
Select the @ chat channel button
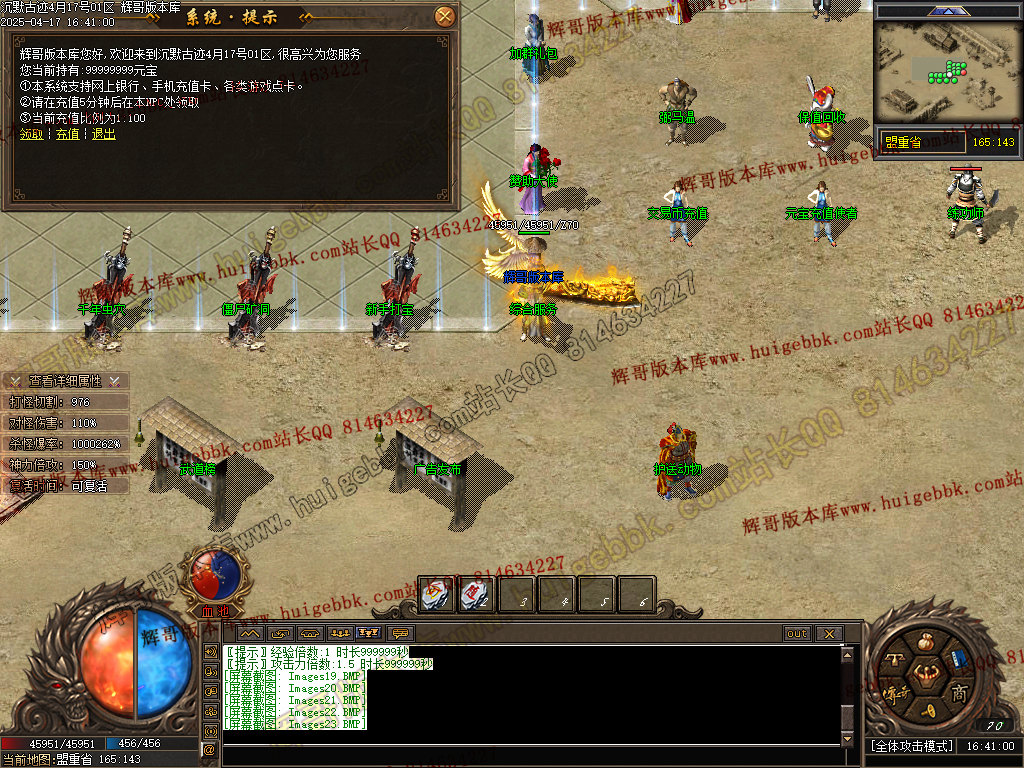pos(210,749)
